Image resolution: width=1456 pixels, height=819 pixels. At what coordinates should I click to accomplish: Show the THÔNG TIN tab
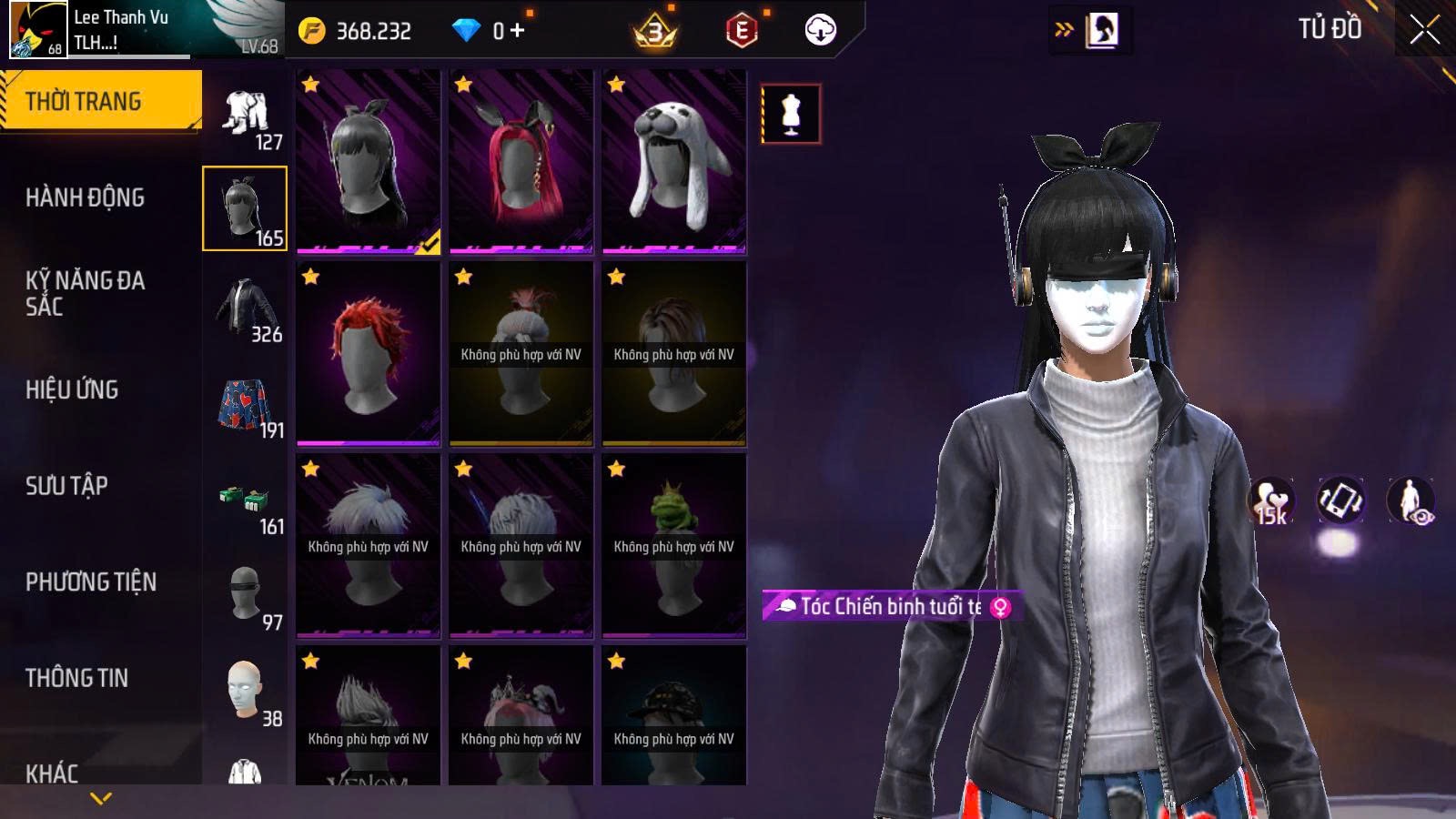tap(76, 678)
